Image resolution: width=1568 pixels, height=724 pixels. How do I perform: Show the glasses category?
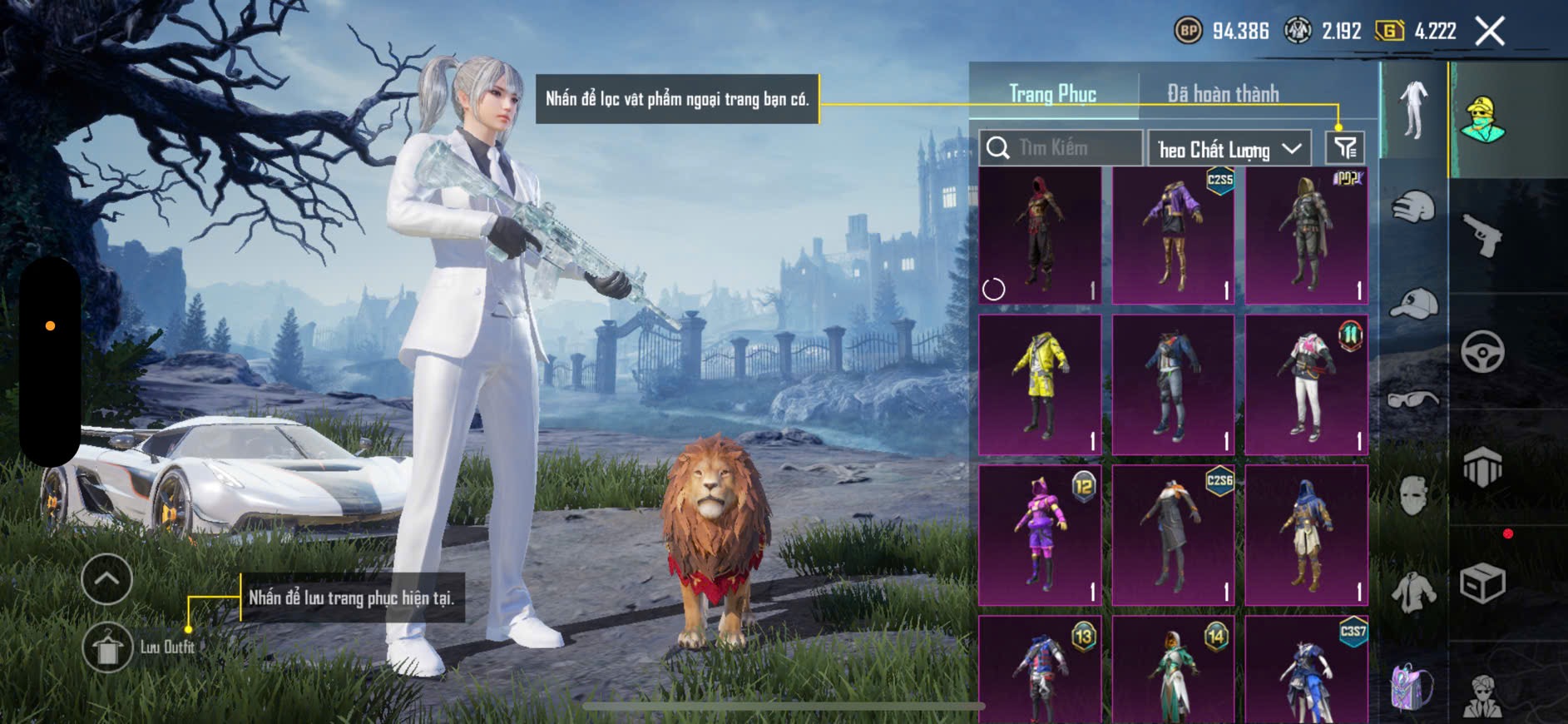pyautogui.click(x=1413, y=400)
